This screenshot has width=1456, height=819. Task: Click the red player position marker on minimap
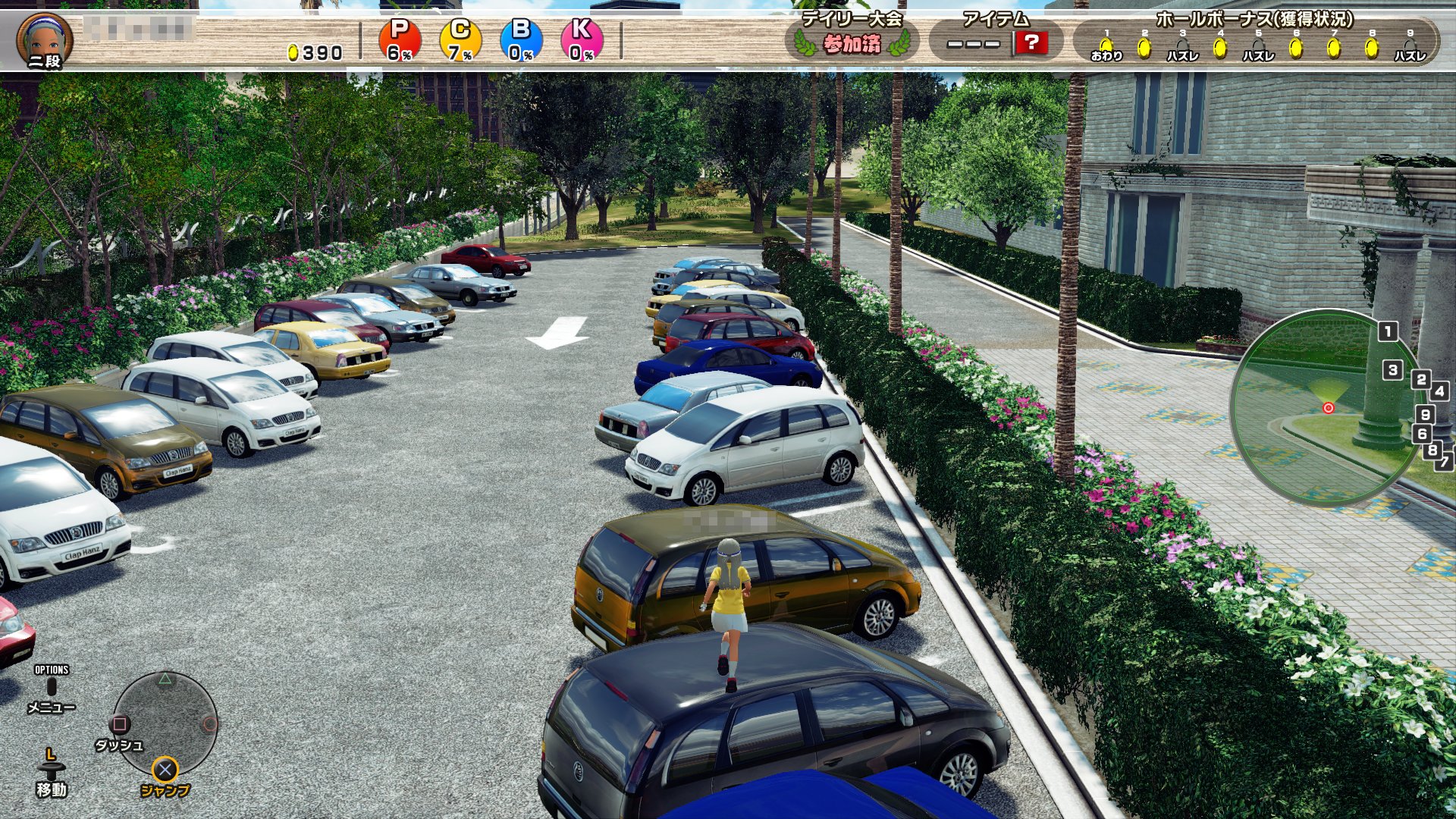(1328, 408)
